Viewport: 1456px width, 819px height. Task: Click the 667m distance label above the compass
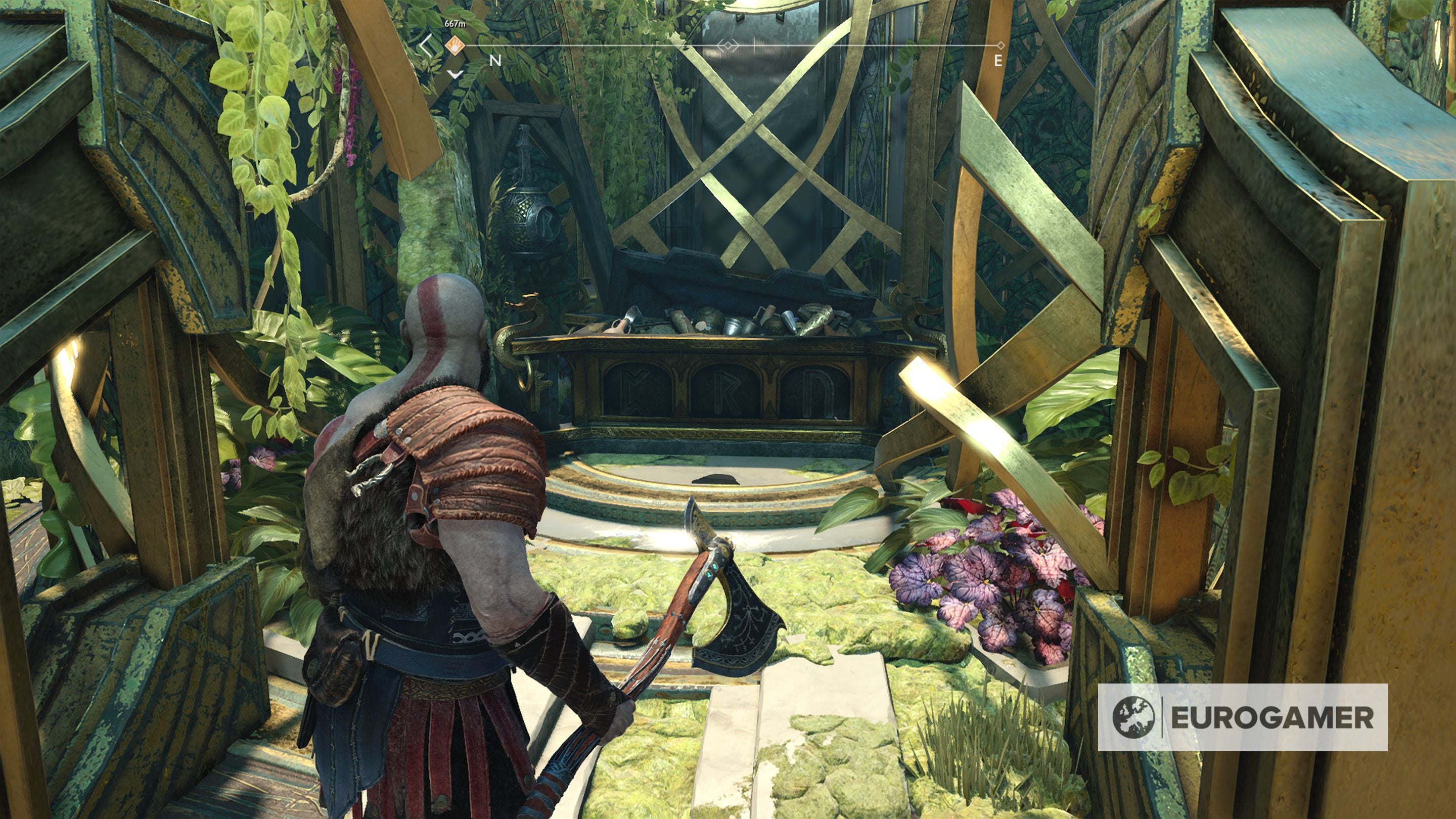click(455, 24)
